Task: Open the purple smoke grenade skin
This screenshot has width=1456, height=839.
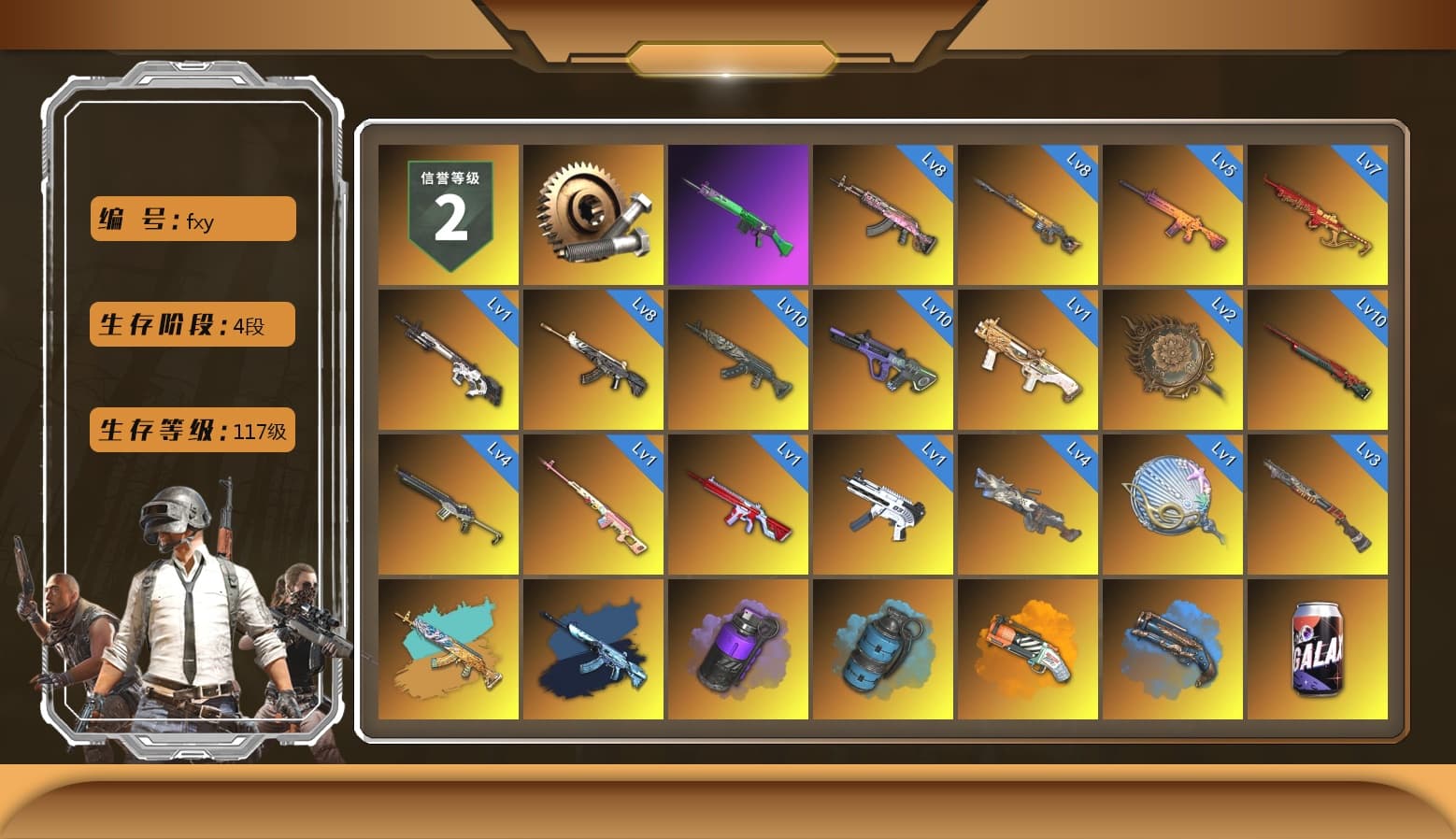Action: (x=737, y=651)
